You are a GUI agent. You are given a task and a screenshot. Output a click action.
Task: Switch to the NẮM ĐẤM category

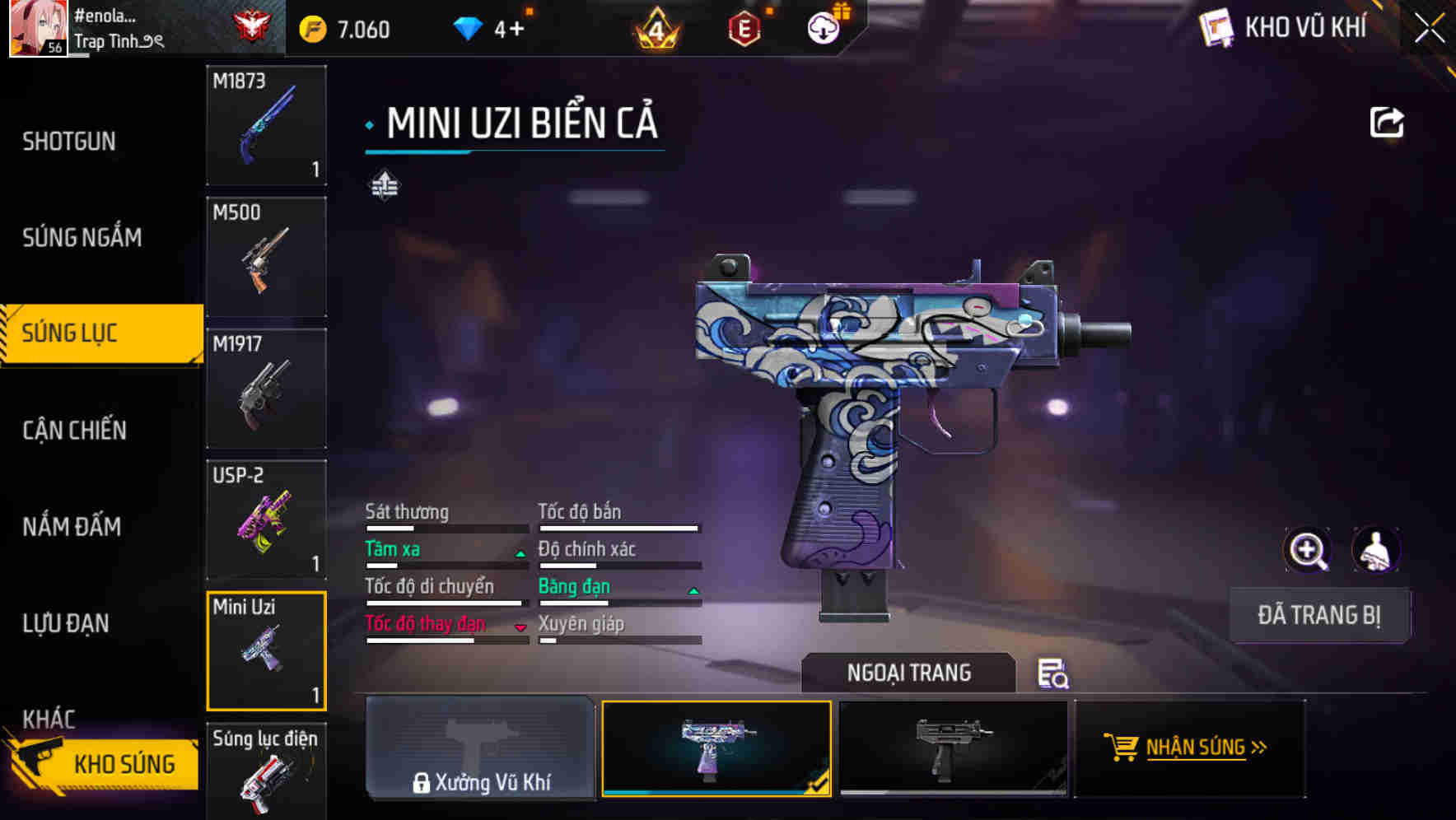click(x=72, y=526)
